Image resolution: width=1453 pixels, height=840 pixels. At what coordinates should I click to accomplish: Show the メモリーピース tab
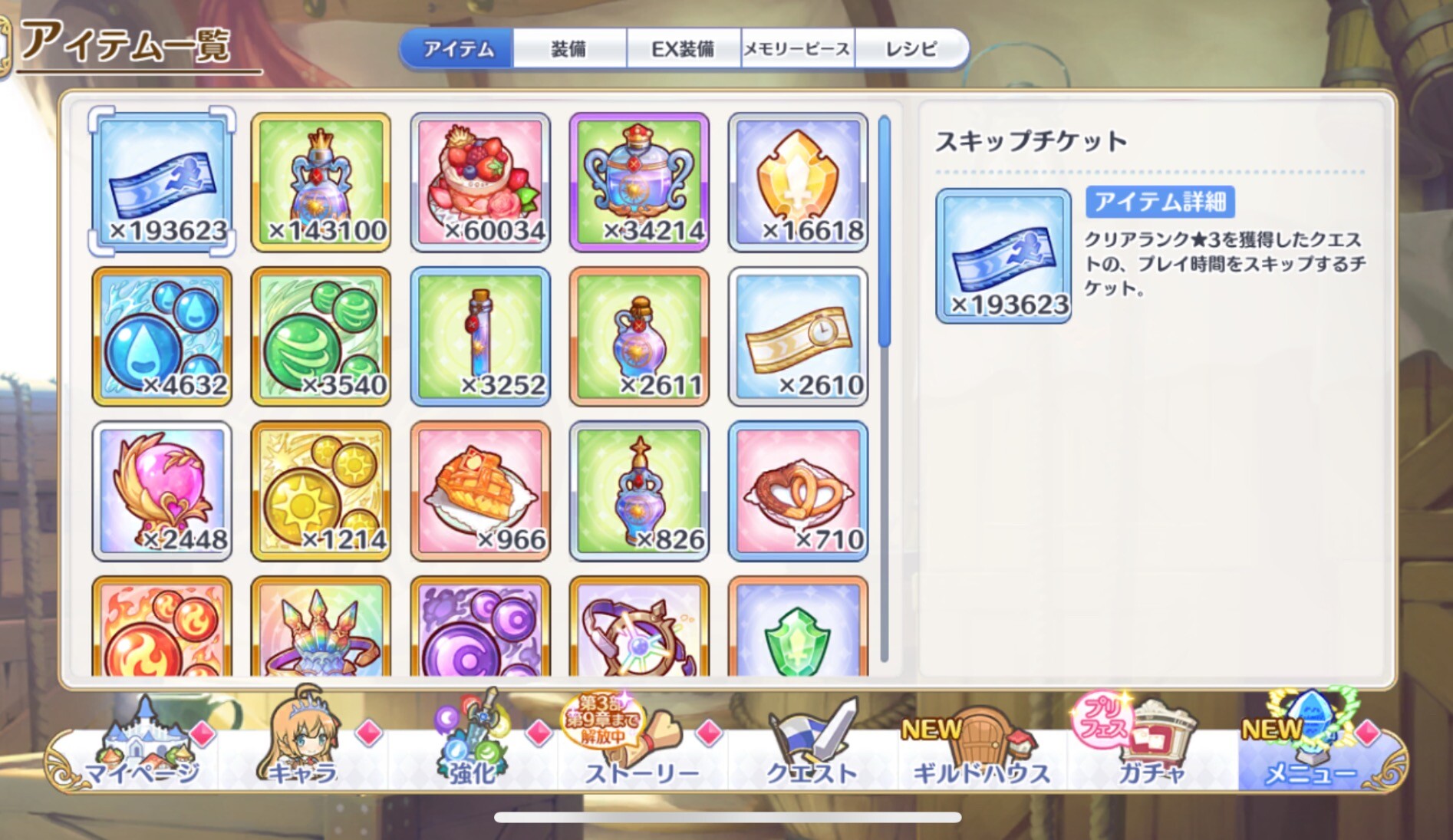[x=797, y=49]
